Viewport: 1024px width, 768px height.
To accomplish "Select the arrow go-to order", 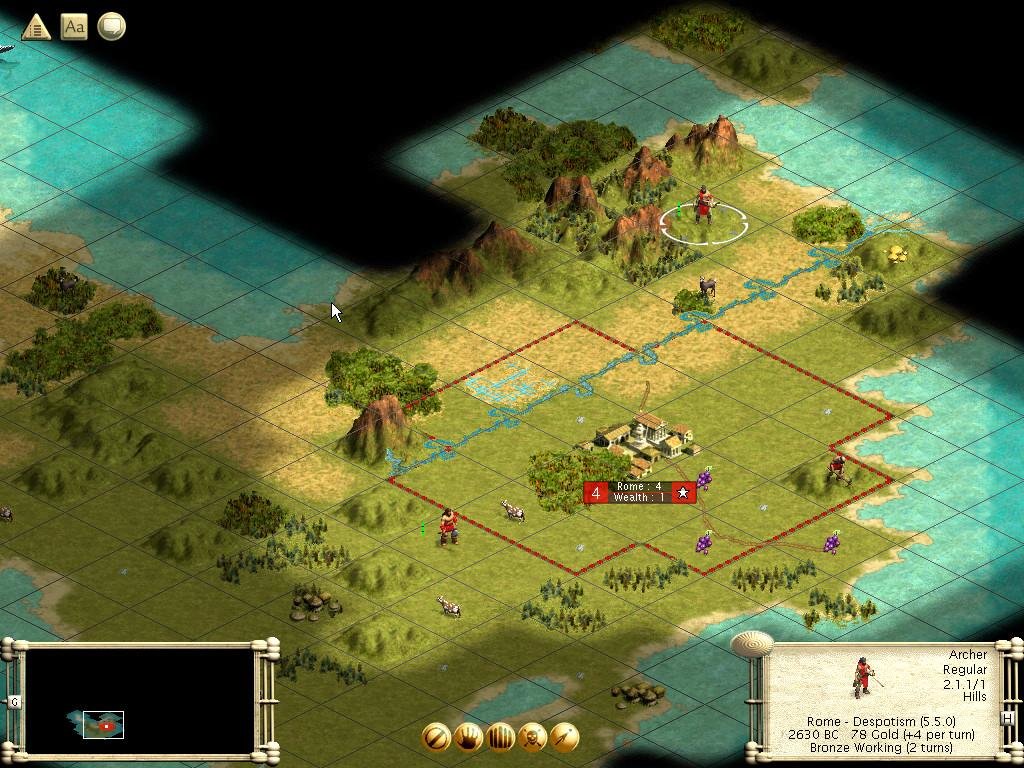I will [564, 738].
